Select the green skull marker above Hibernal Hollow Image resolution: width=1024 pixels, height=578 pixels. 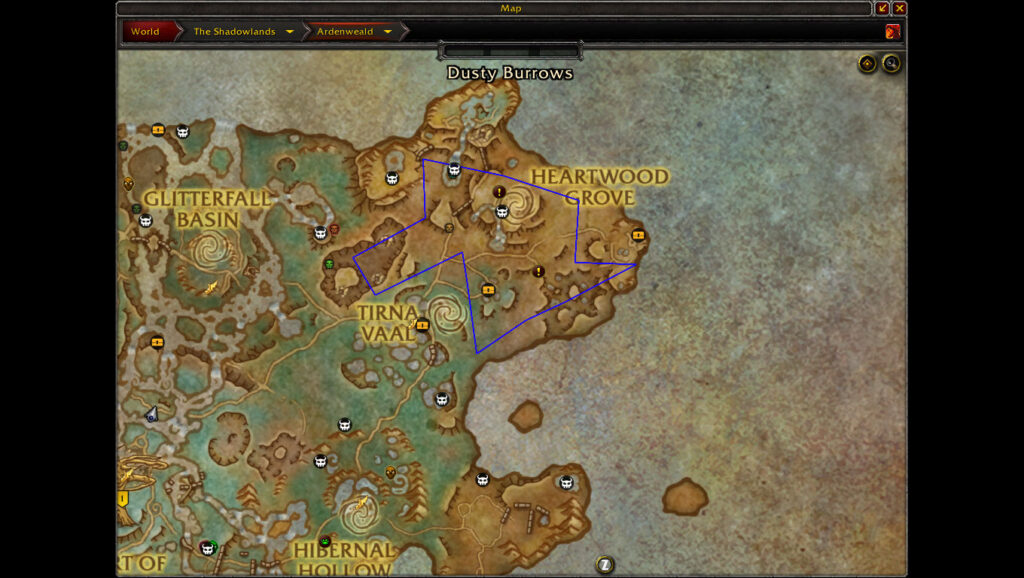click(325, 541)
